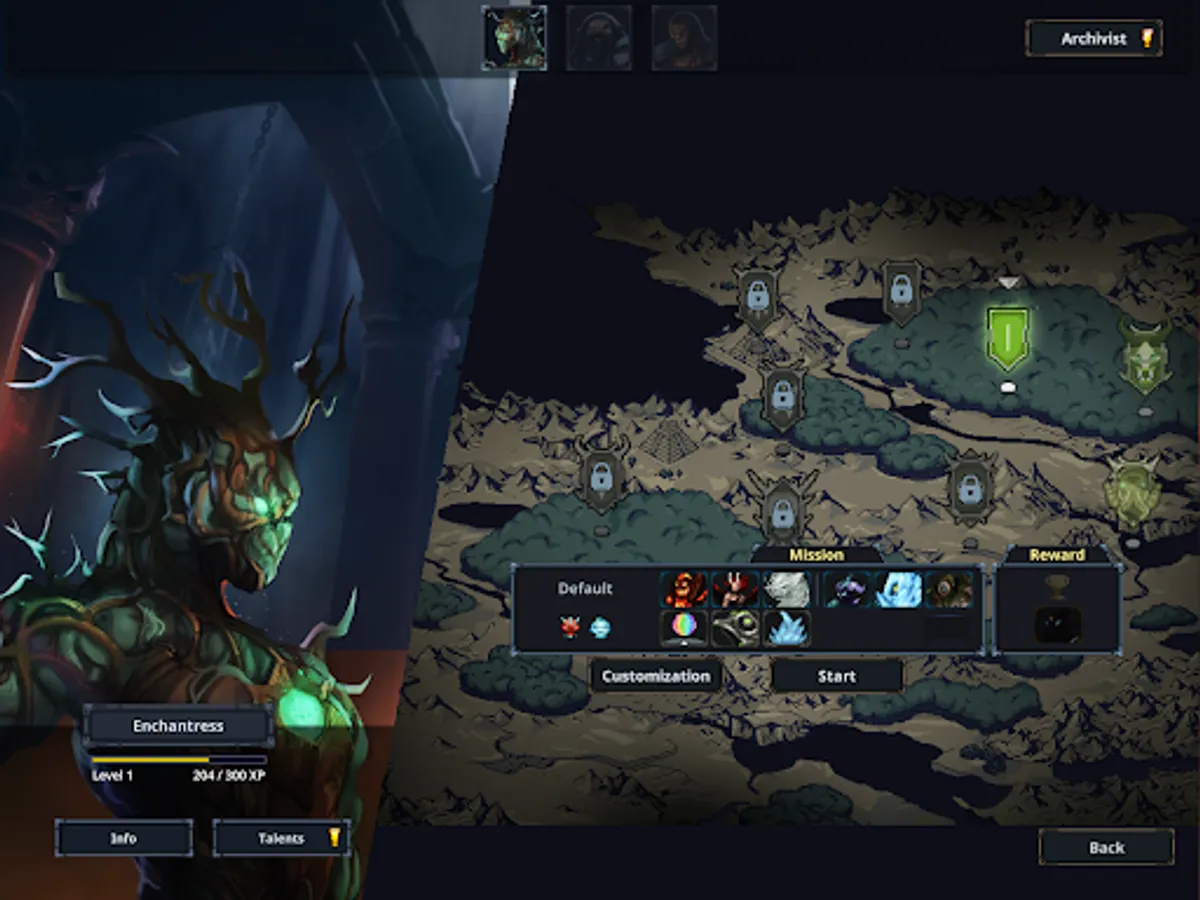Inspect the white beast mission icon
The height and width of the screenshot is (900, 1200).
point(787,589)
